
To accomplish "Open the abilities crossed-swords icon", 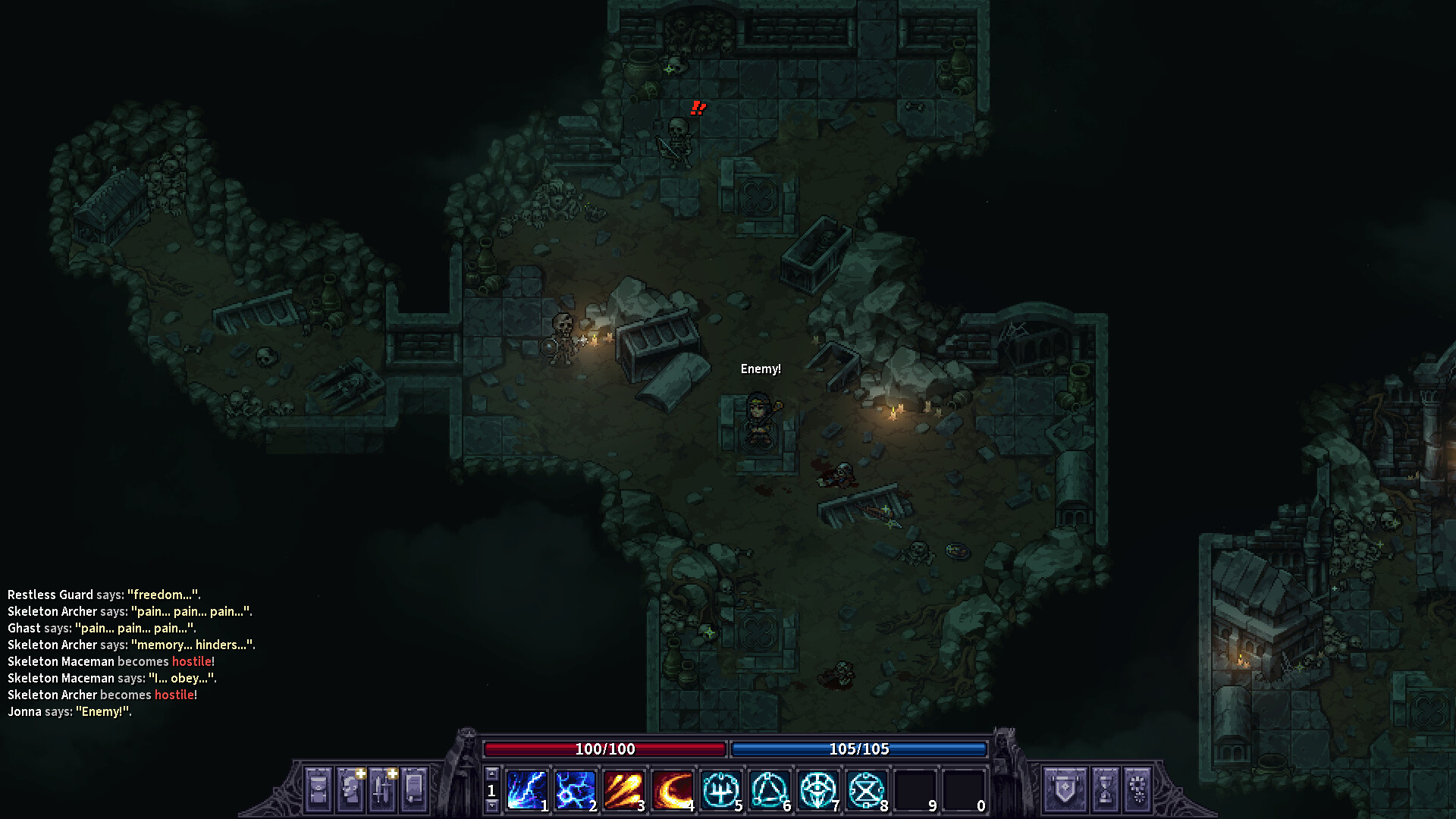I will click(384, 789).
